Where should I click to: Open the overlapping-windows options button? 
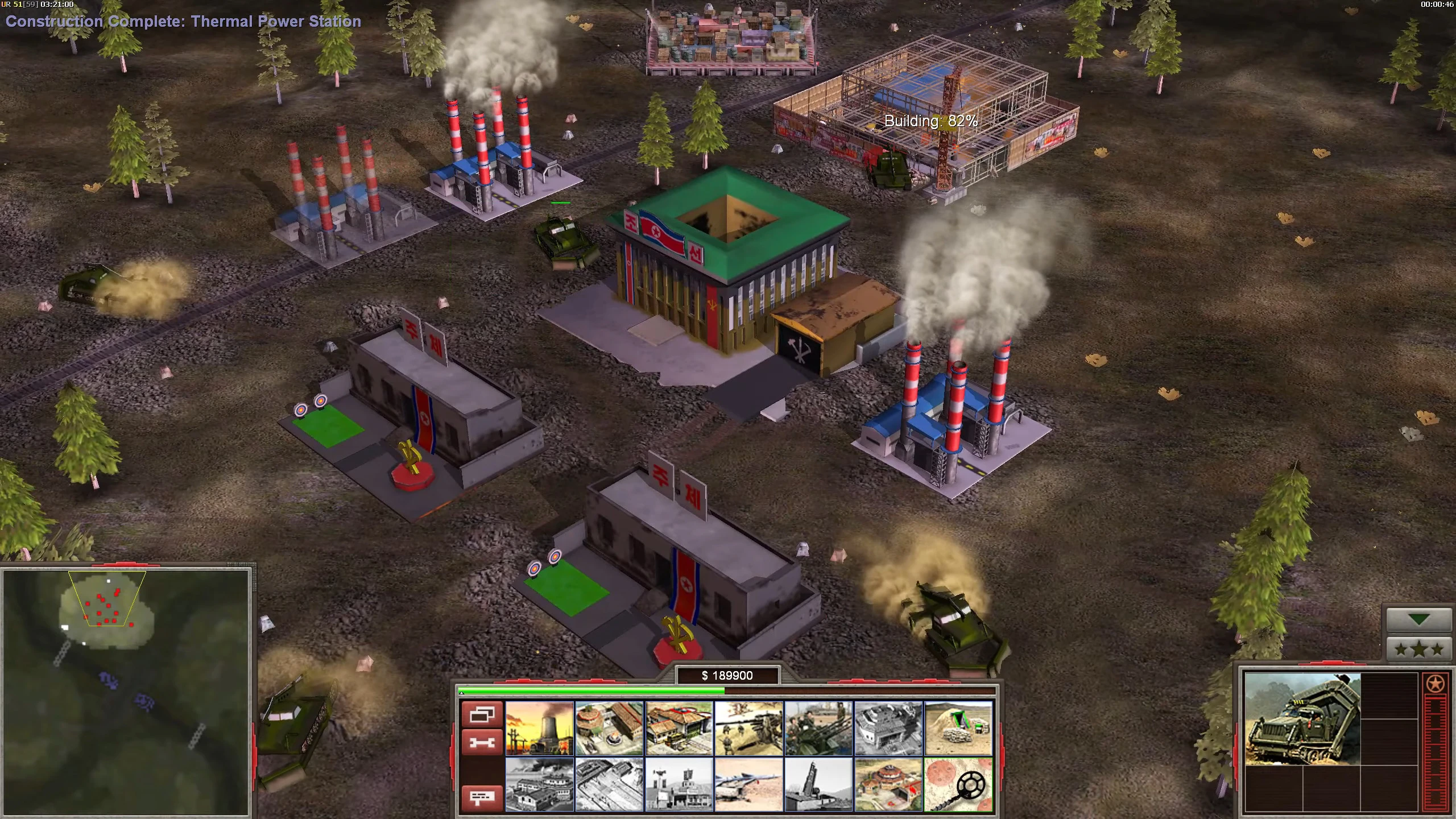[x=482, y=714]
